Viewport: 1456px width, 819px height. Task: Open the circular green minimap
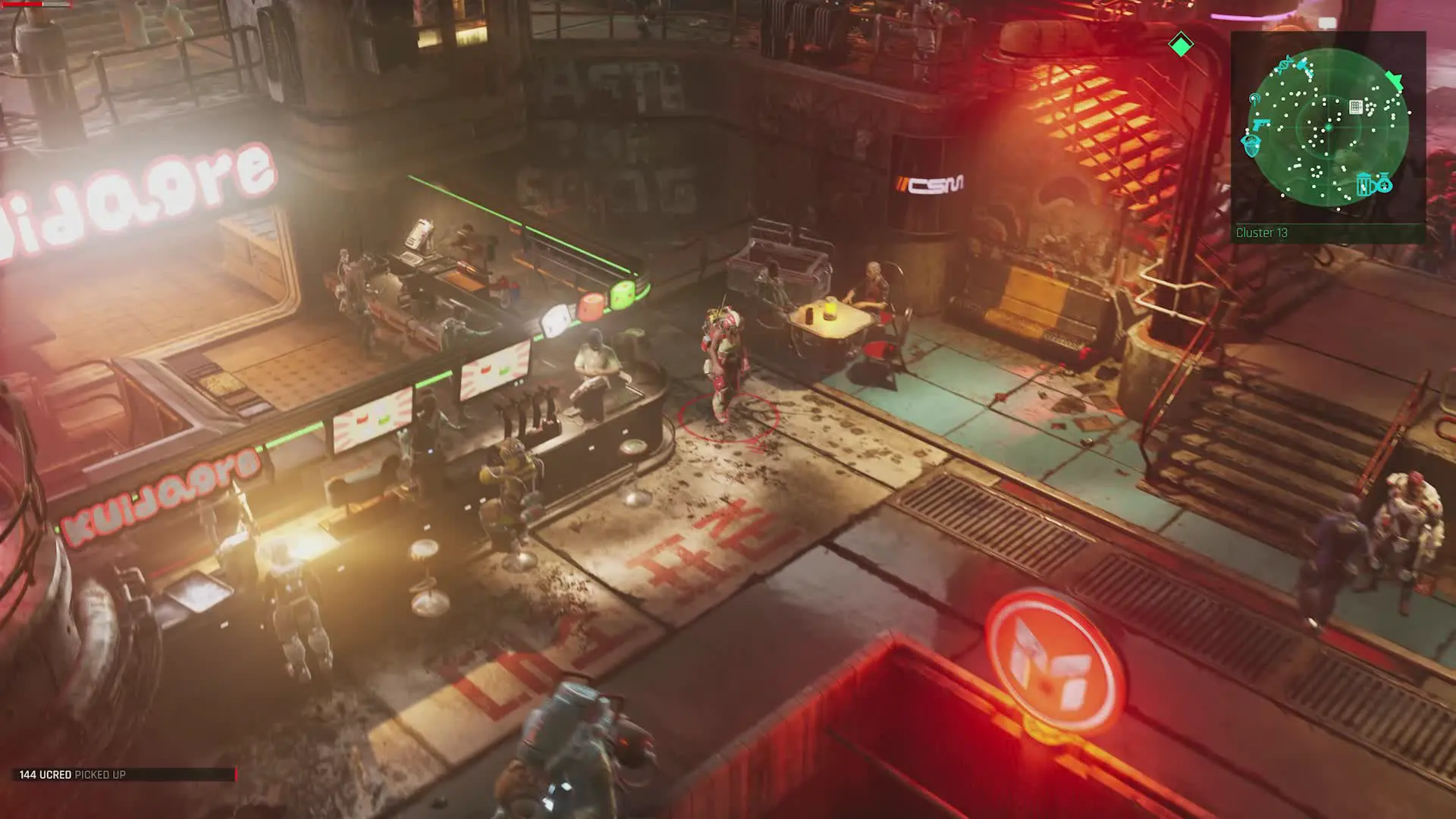[1328, 127]
